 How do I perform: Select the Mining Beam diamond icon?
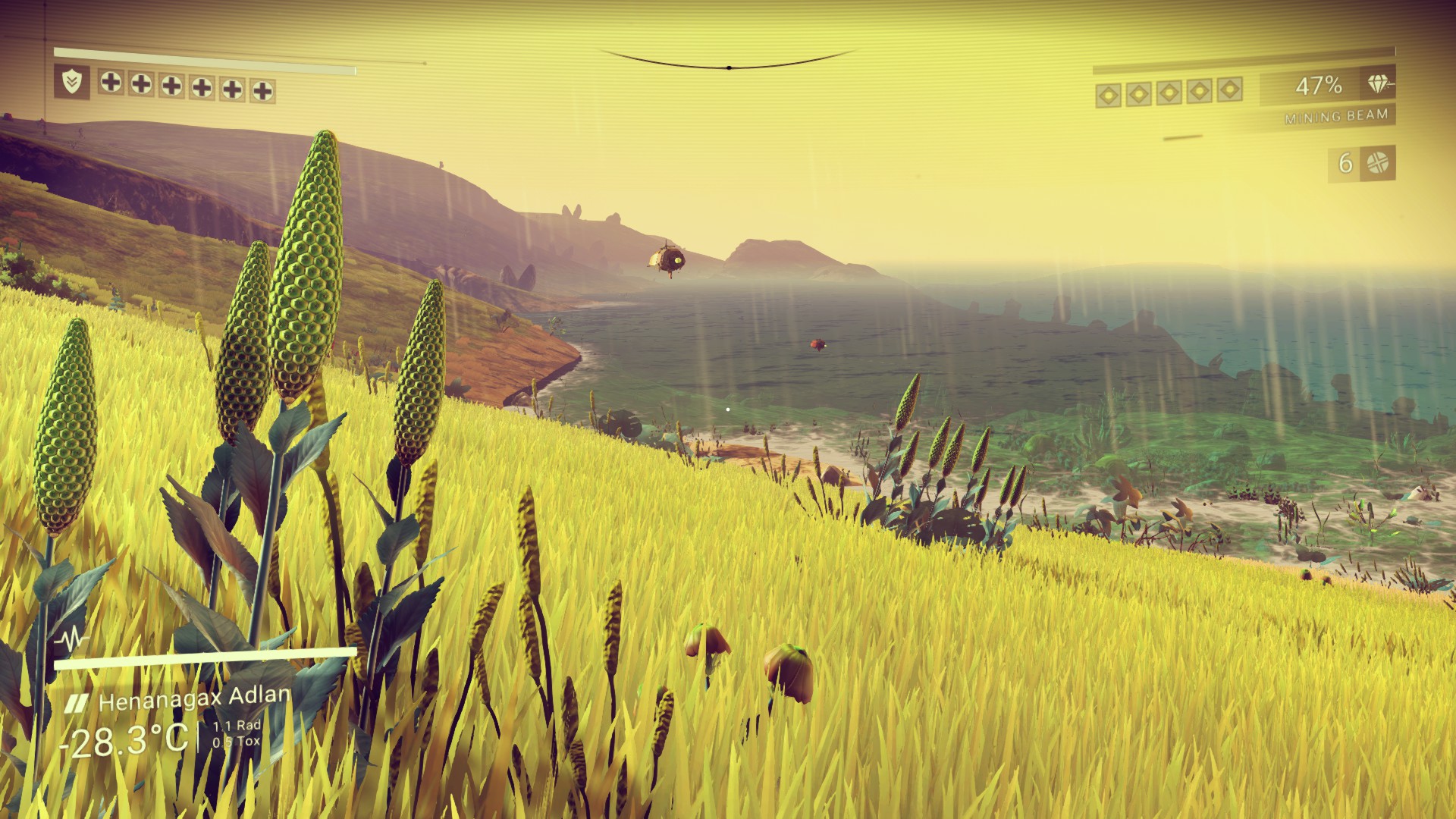(x=1379, y=85)
